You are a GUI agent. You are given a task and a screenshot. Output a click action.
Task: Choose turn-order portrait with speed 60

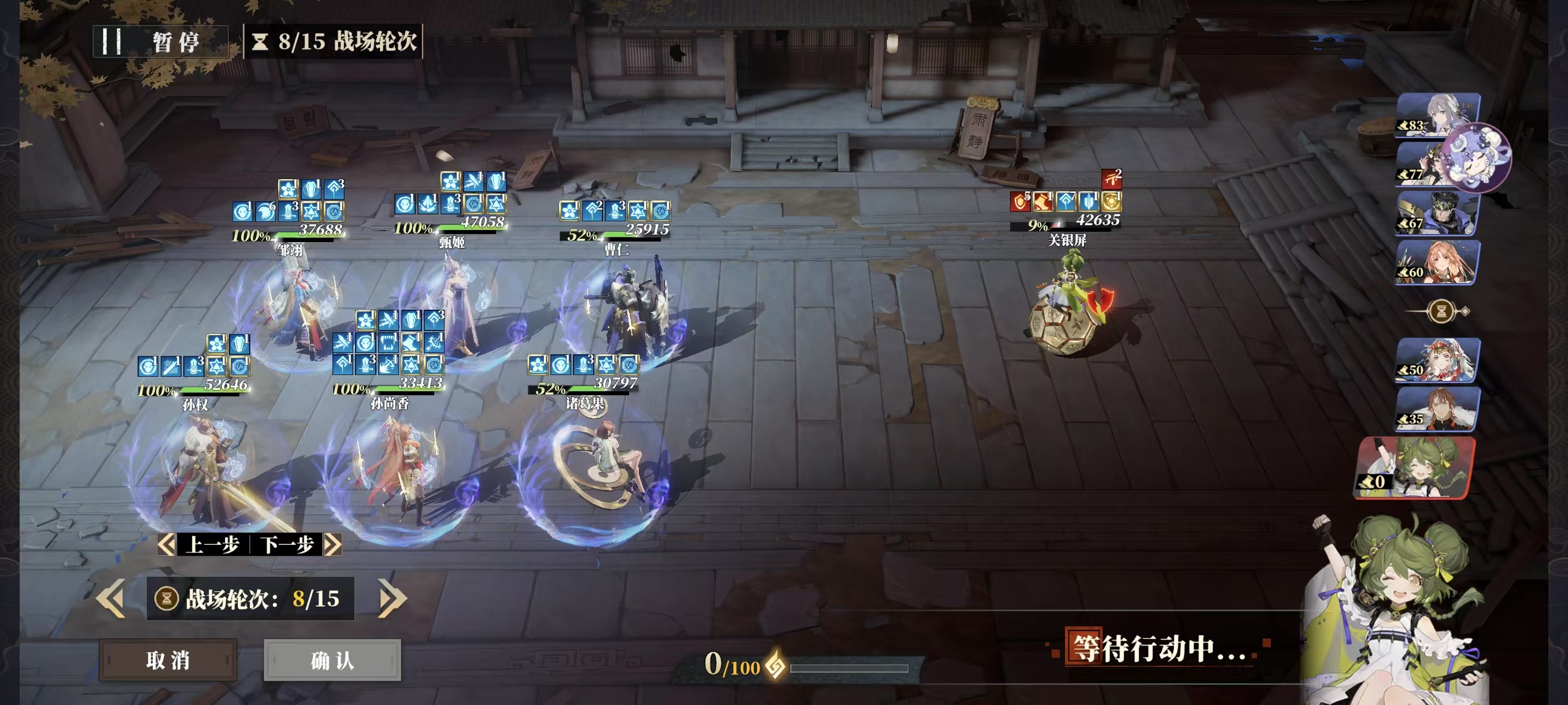1437,262
